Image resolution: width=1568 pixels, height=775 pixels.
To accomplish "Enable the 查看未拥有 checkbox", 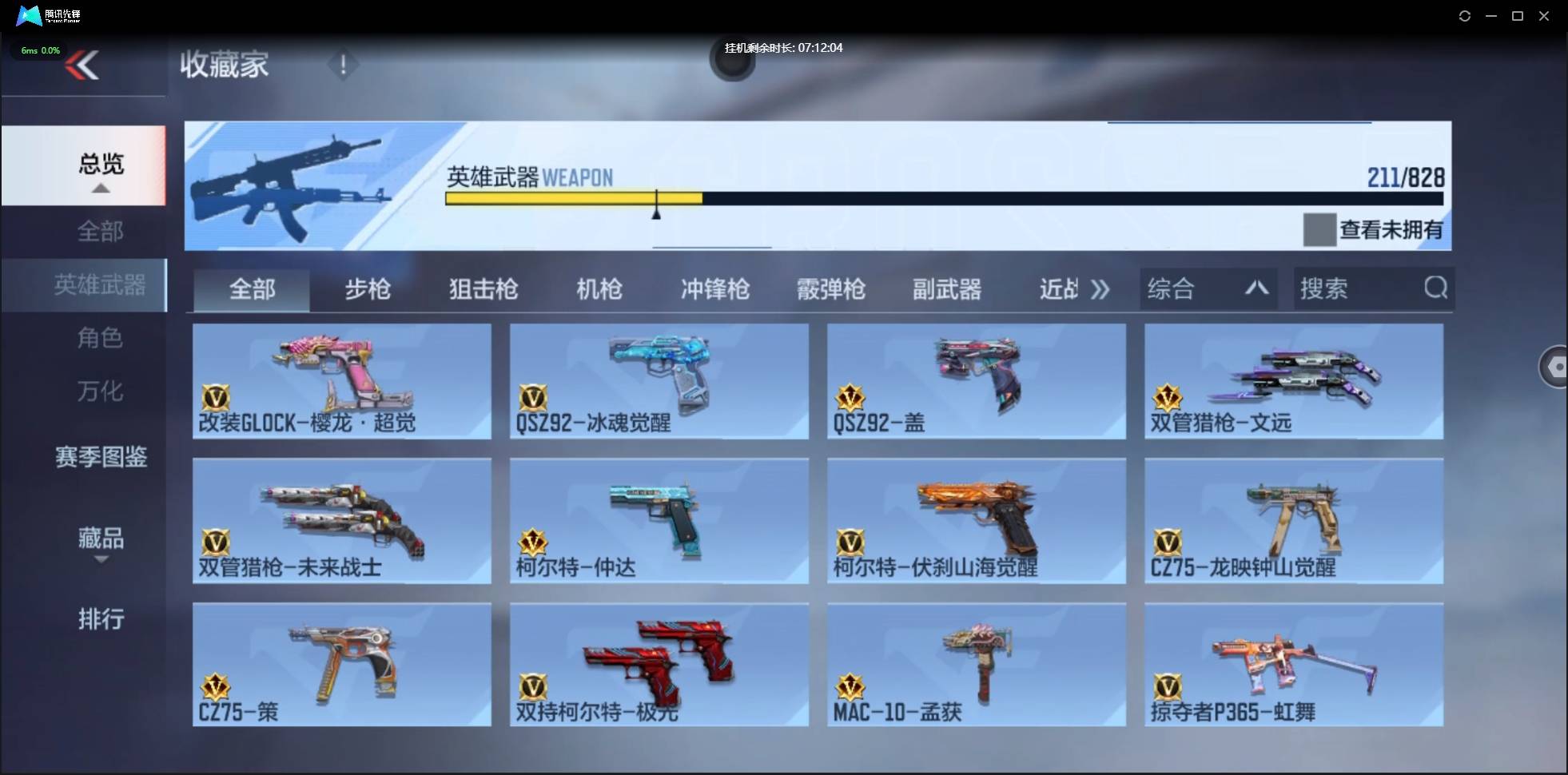I will [x=1320, y=230].
